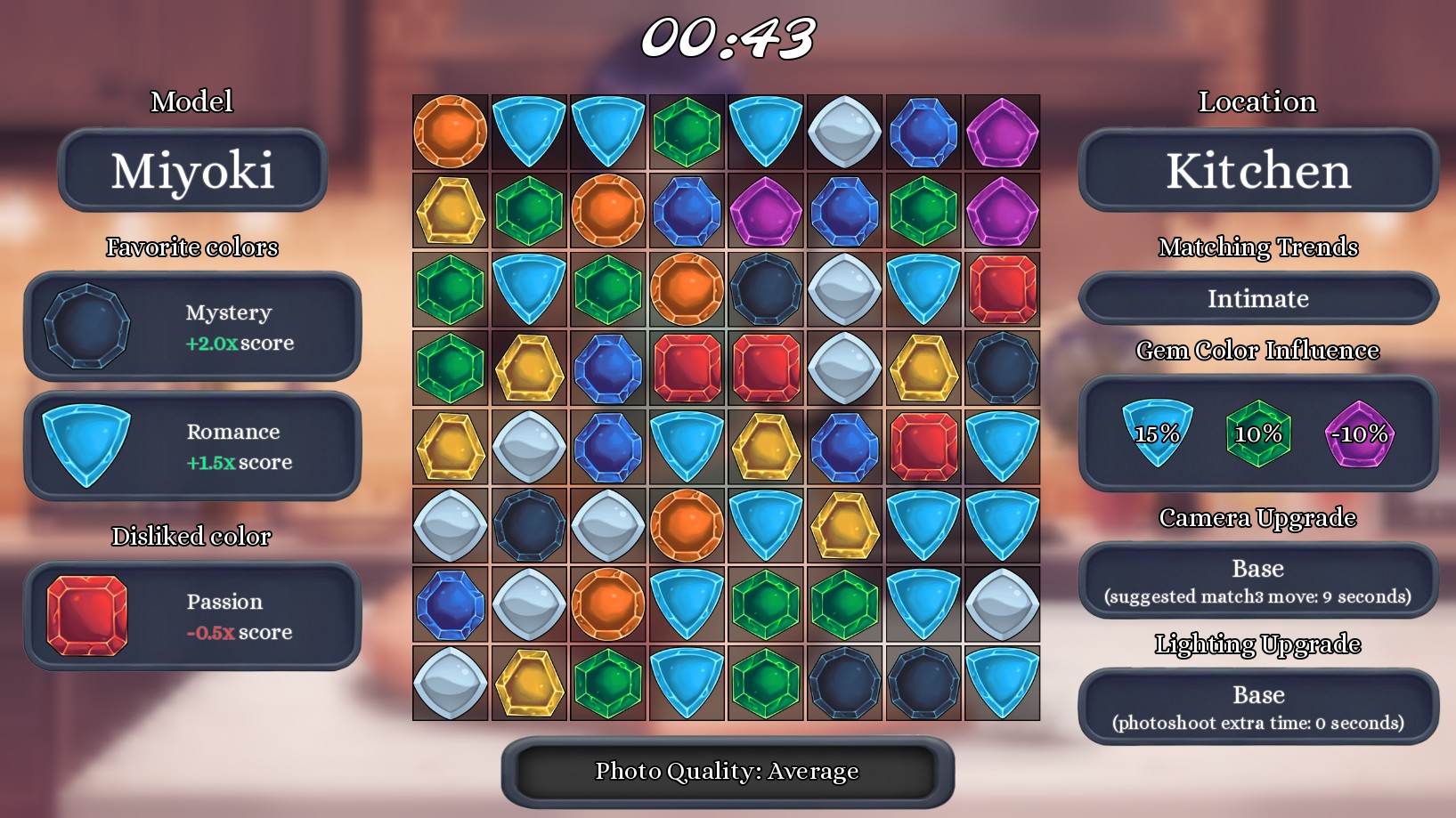Open the Lighting Upgrade Base panel
The width and height of the screenshot is (1456, 818).
[x=1257, y=707]
